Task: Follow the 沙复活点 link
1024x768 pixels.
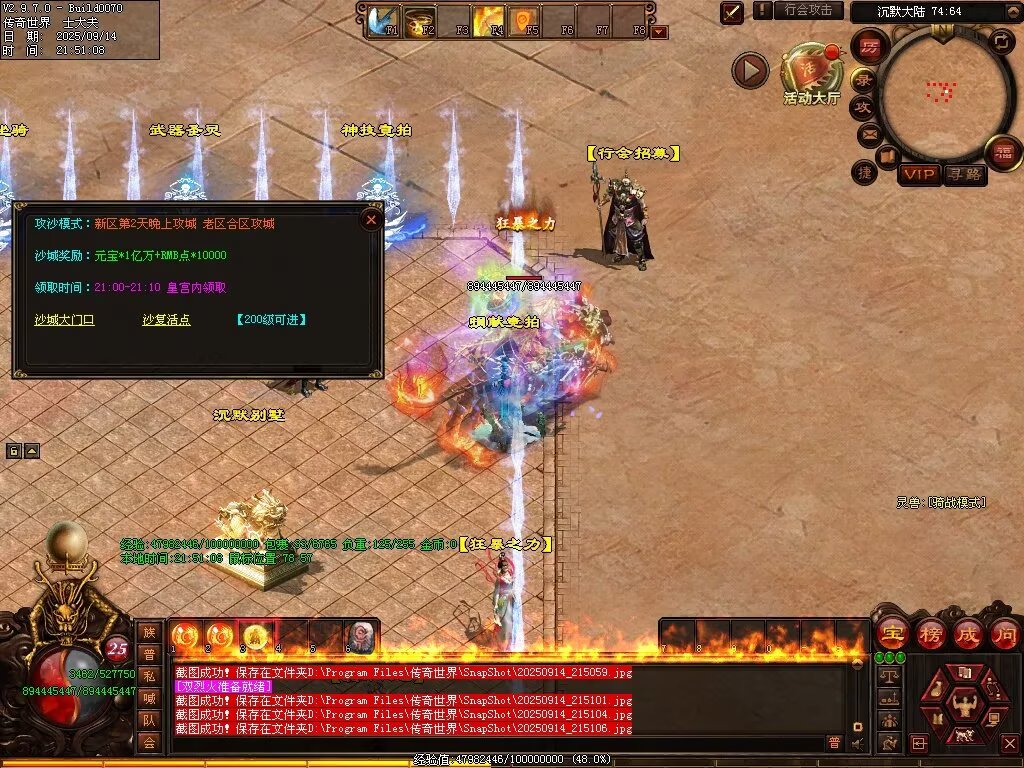Action: tap(166, 320)
